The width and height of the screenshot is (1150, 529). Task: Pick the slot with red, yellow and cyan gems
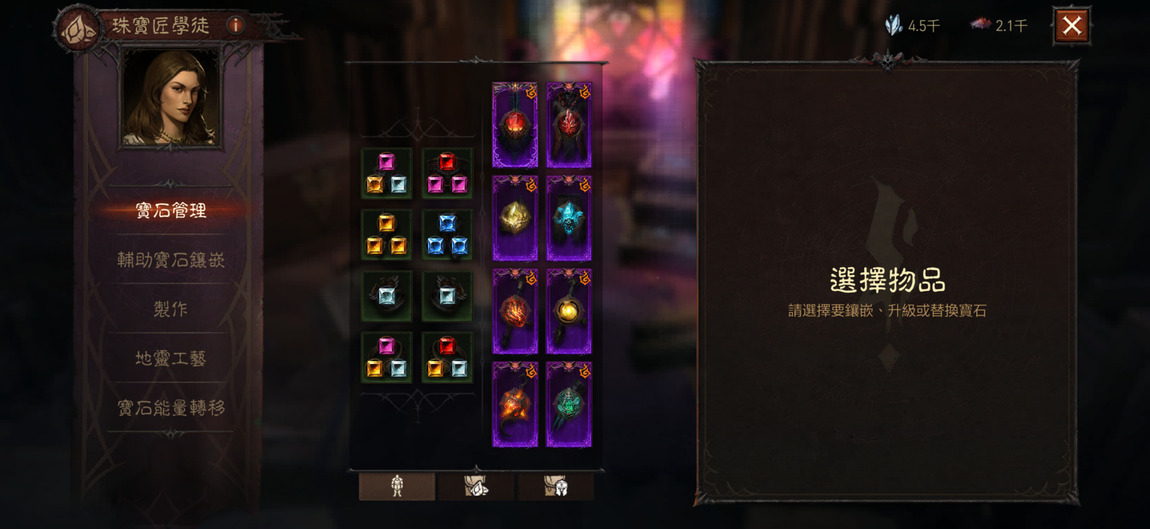click(447, 358)
